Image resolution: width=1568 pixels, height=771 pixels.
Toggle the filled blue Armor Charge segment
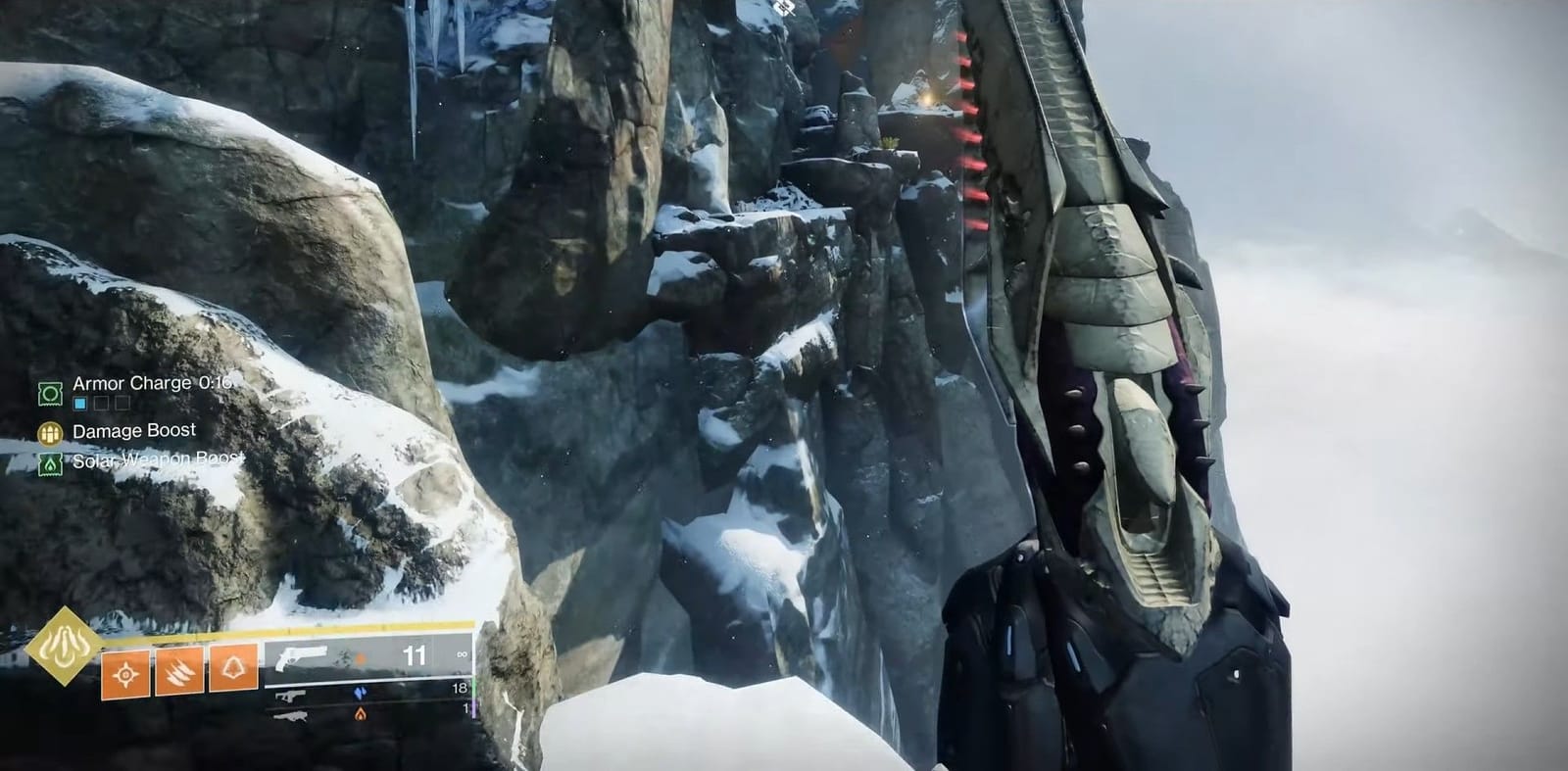click(x=79, y=404)
